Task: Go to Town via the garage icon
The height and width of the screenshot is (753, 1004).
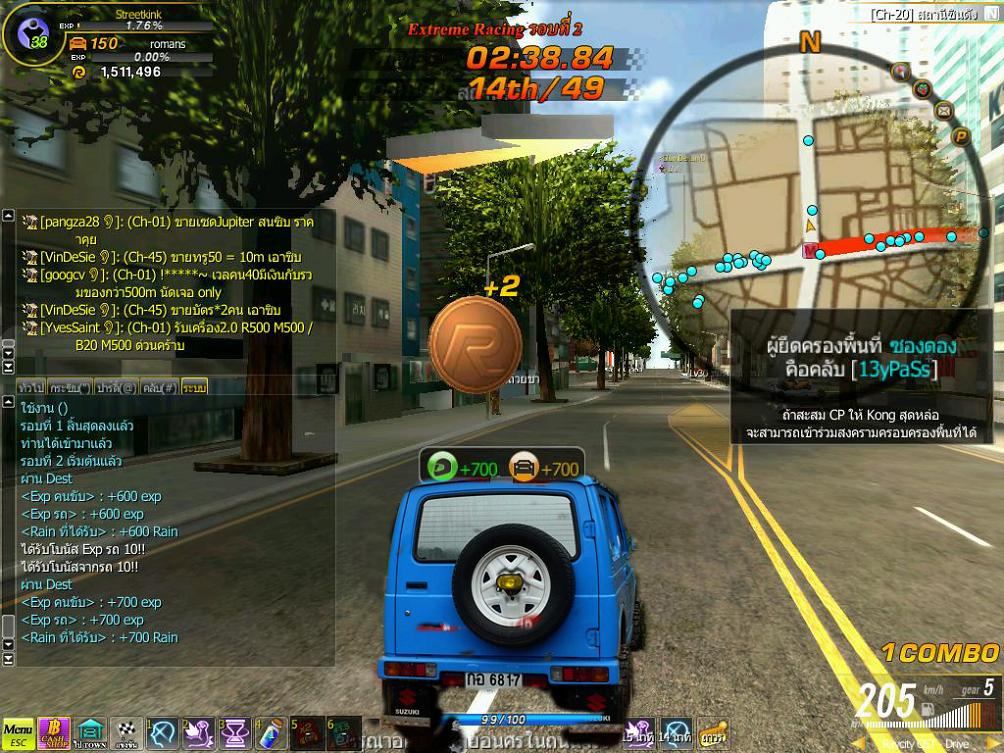Action: (91, 734)
